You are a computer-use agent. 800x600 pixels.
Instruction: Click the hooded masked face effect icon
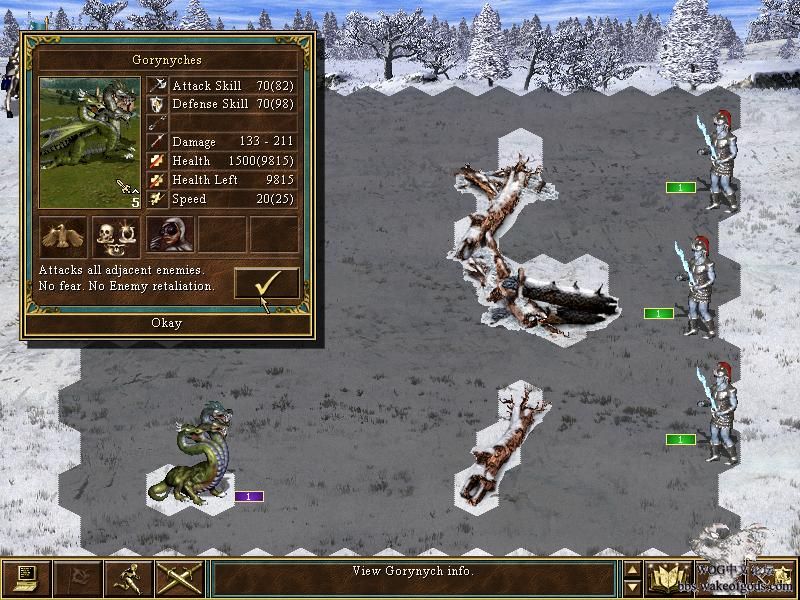(170, 235)
